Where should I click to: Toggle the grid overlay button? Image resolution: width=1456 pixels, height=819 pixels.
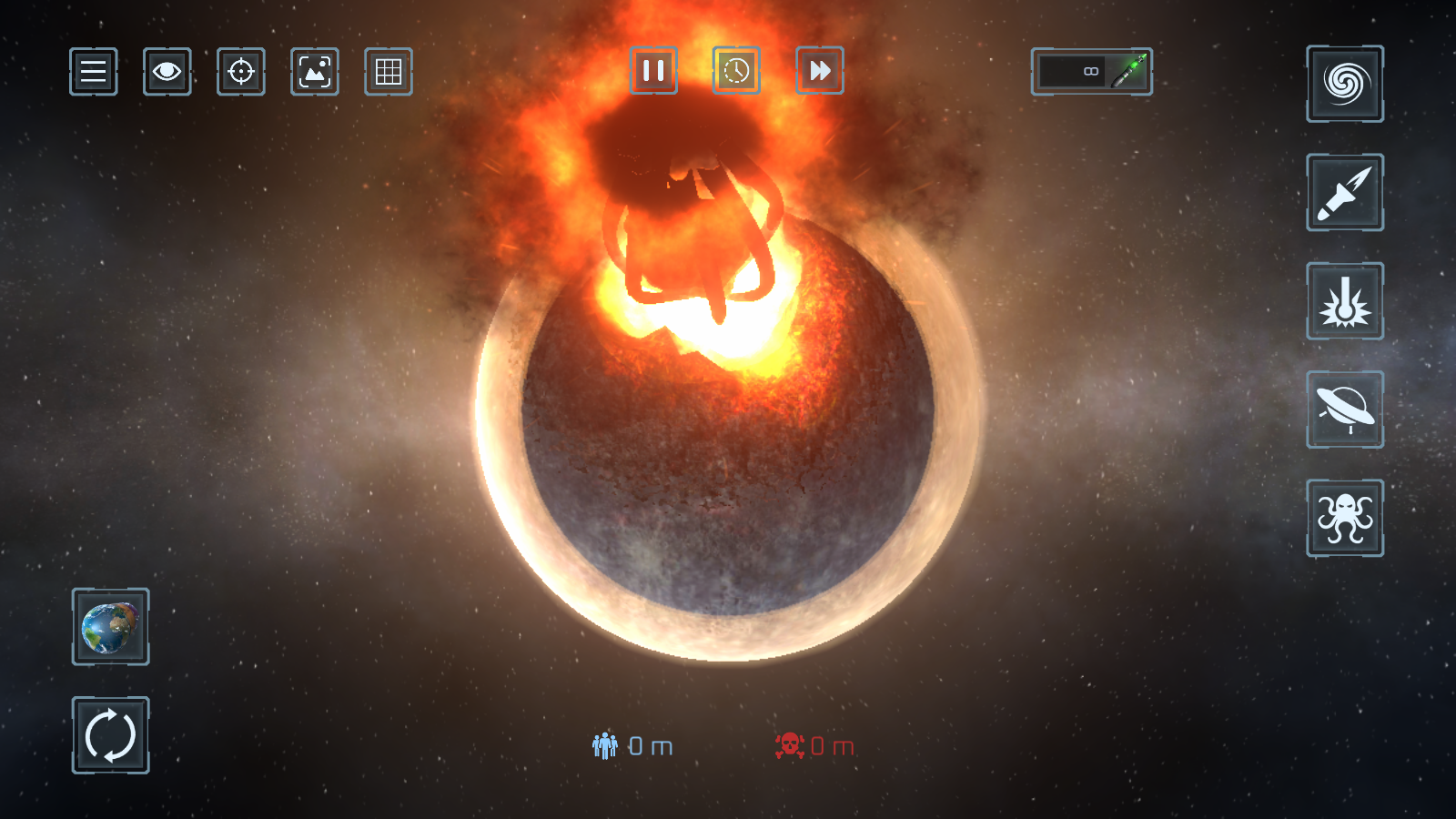(x=389, y=71)
